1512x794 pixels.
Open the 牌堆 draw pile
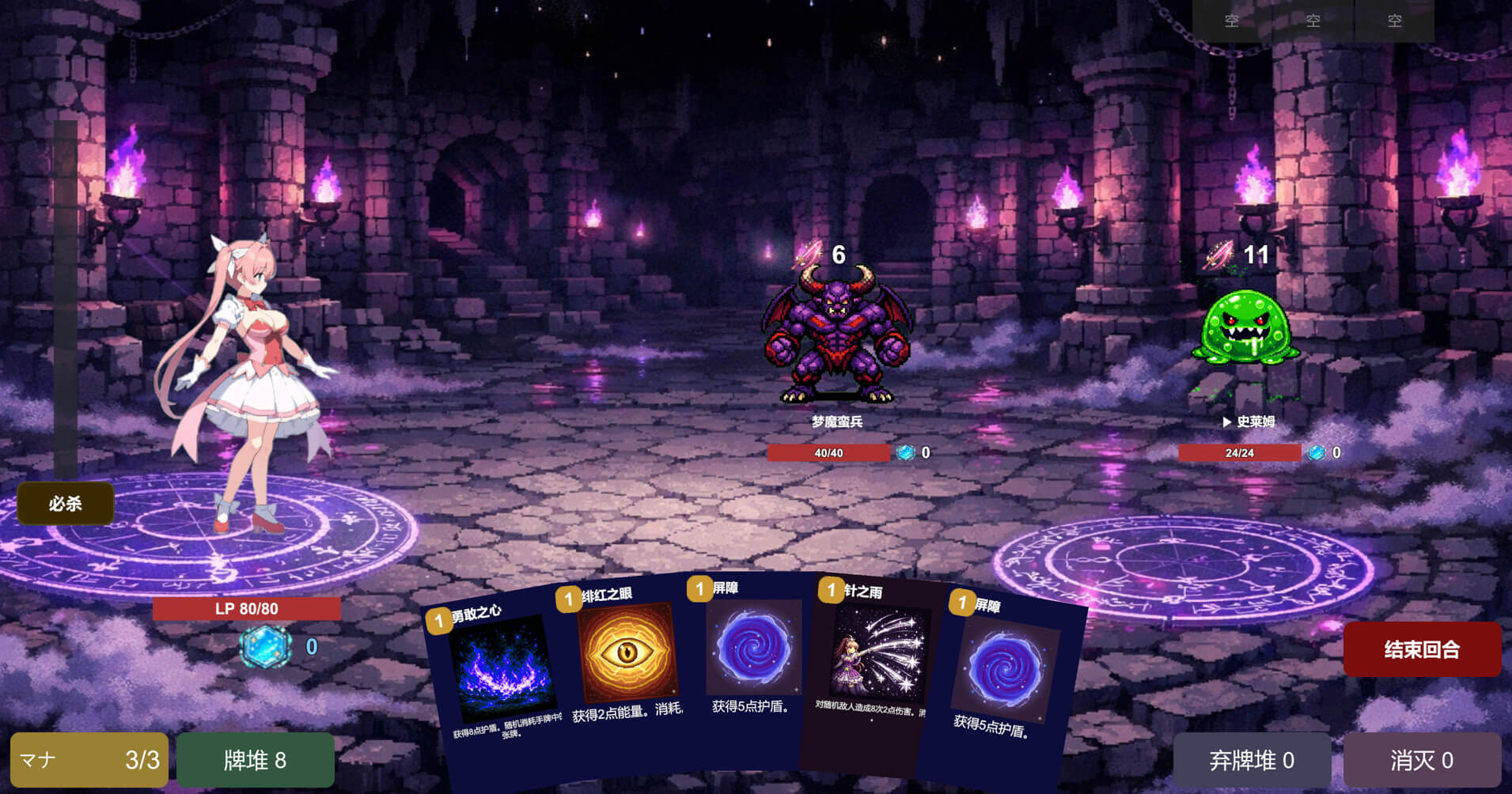coord(255,760)
